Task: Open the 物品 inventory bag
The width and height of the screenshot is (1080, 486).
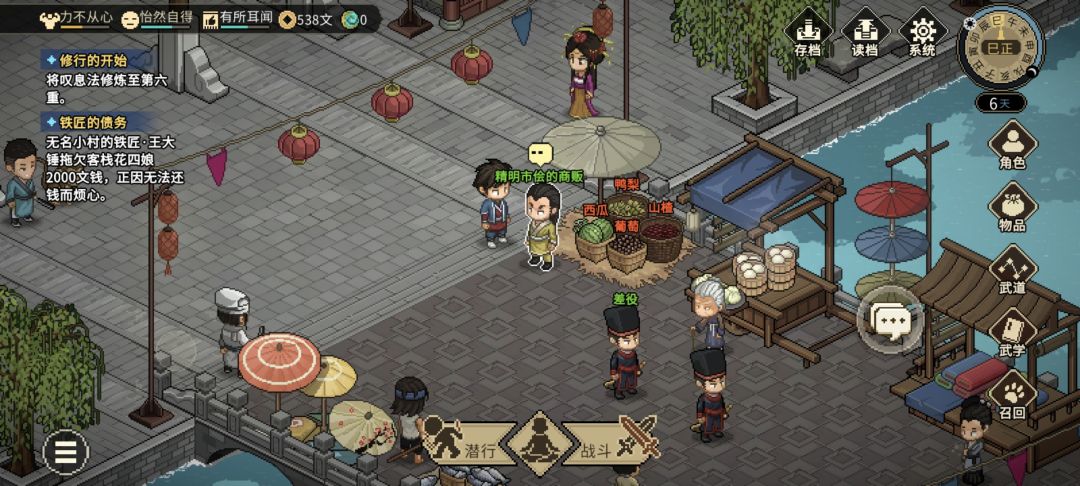Action: [1012, 207]
